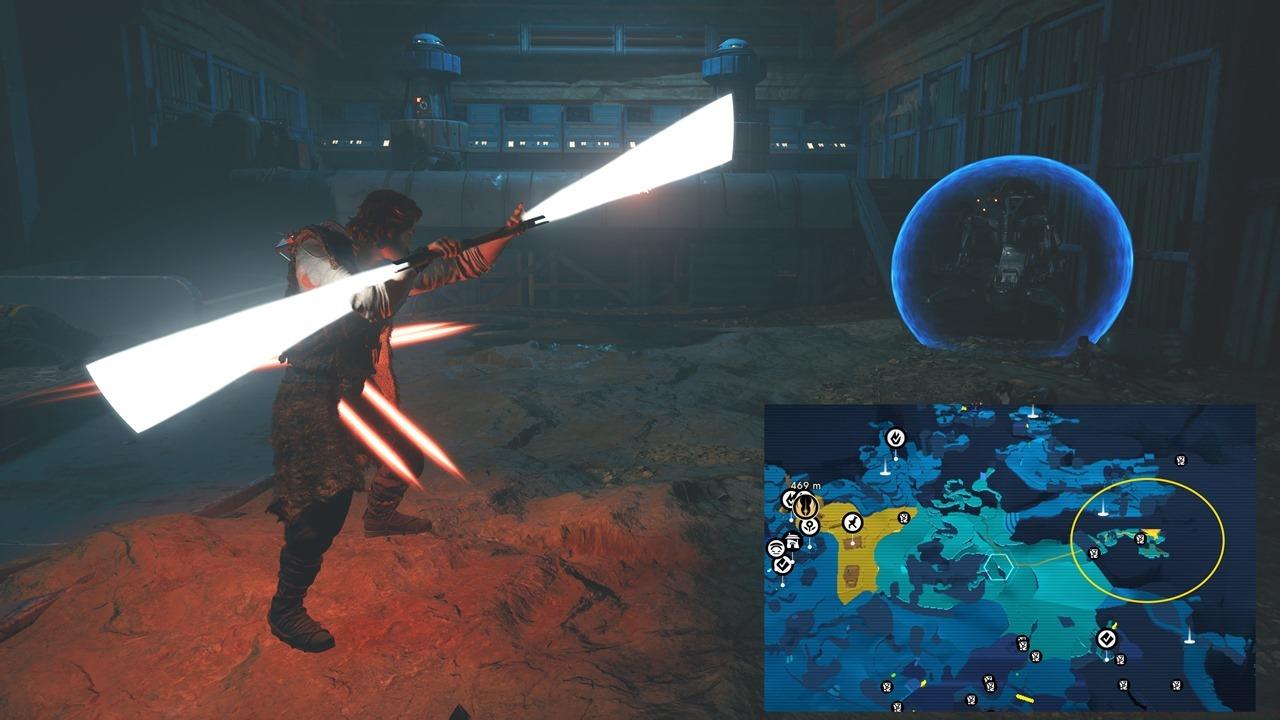1280x720 pixels.
Task: Click the checkmark badge at map's bottom center
Action: pos(1107,638)
